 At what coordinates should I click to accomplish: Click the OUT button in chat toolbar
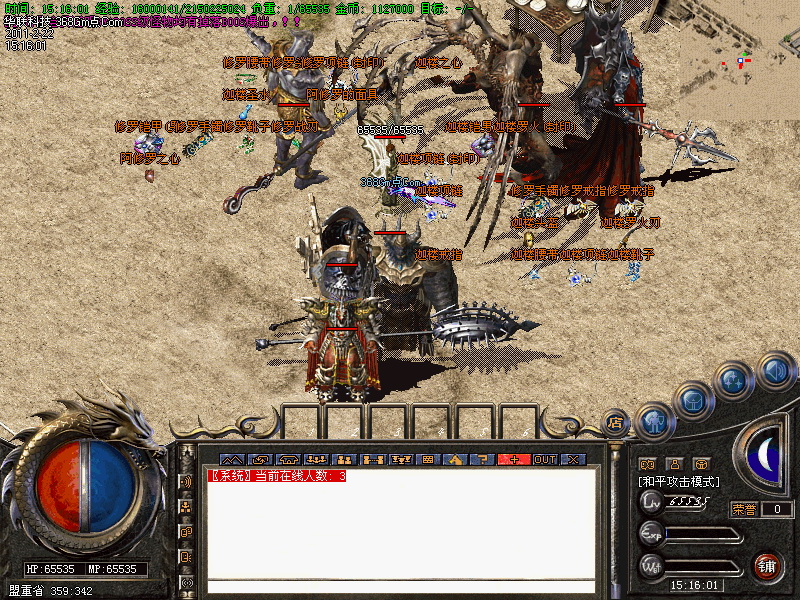click(x=544, y=459)
